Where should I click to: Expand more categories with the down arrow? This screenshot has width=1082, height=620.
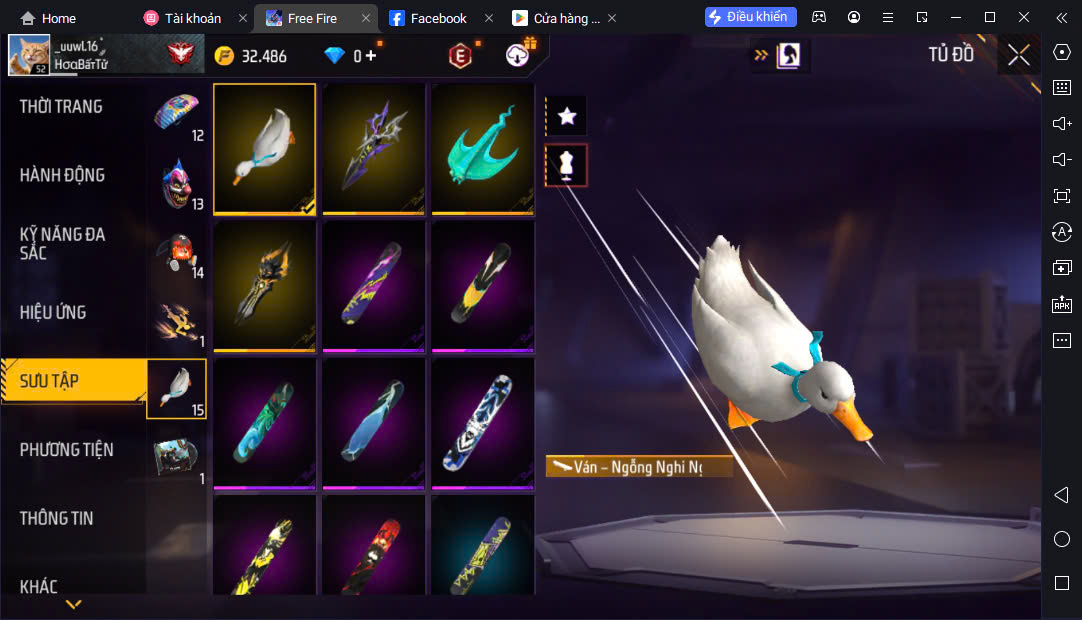click(x=73, y=604)
